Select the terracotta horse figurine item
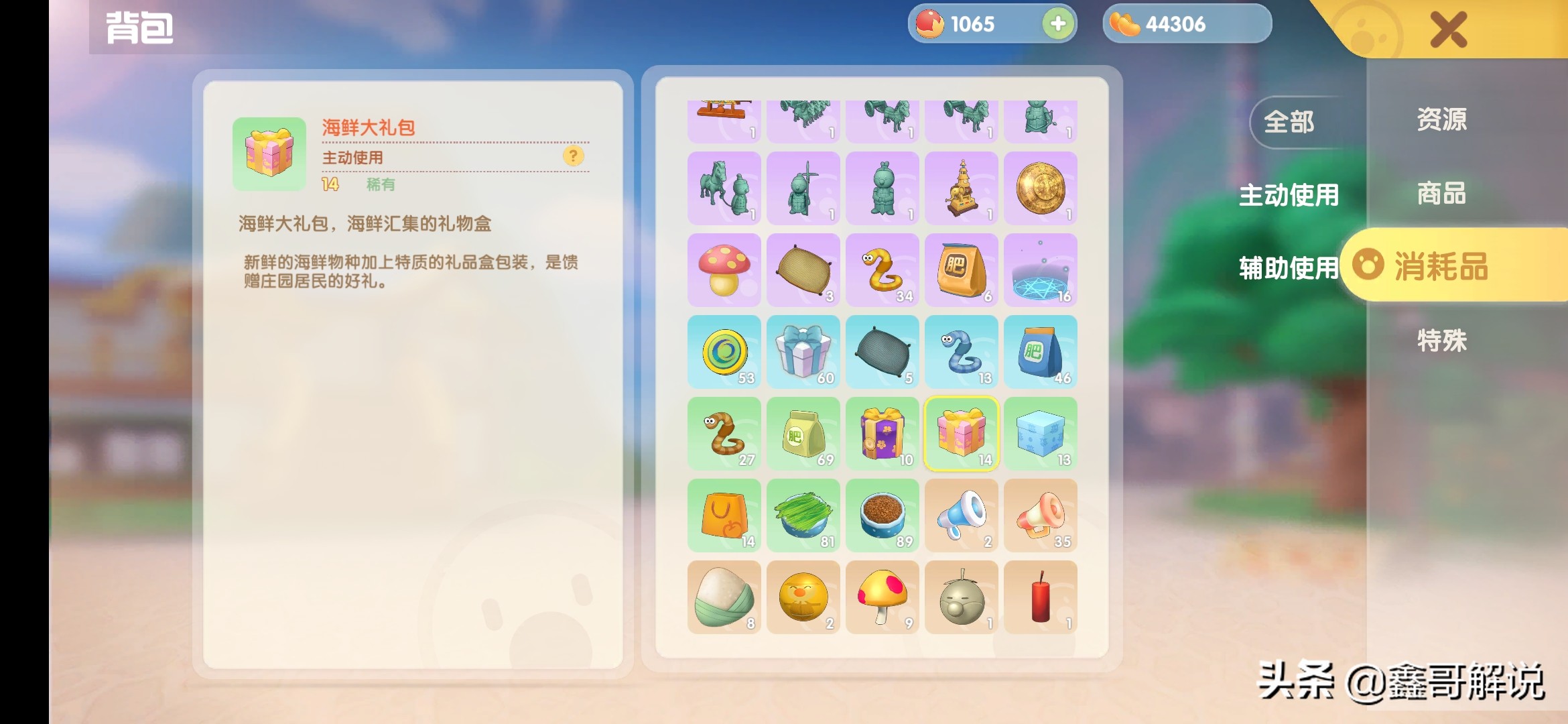 click(x=724, y=188)
